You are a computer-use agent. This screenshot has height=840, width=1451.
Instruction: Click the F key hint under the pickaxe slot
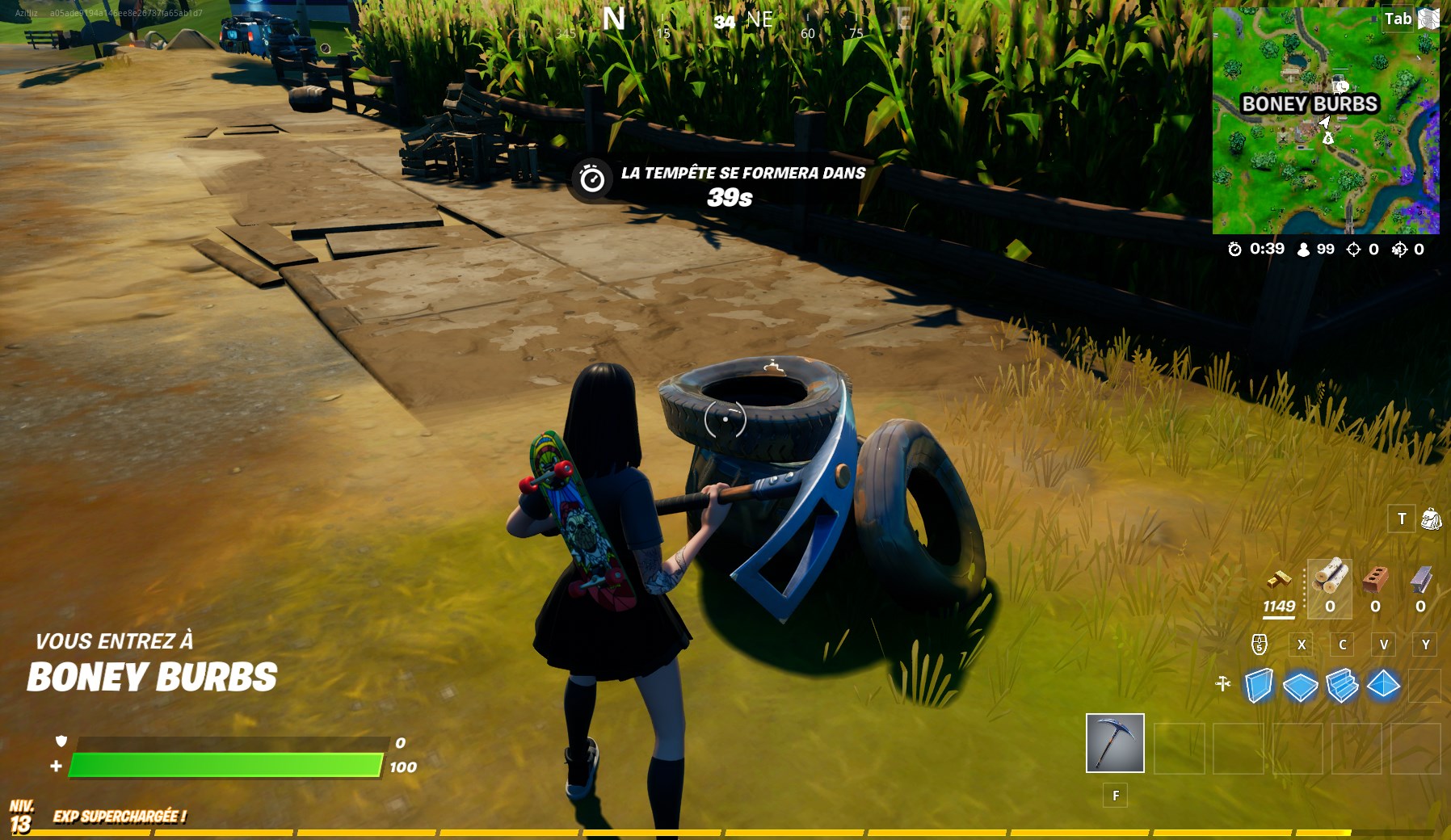[x=1116, y=796]
